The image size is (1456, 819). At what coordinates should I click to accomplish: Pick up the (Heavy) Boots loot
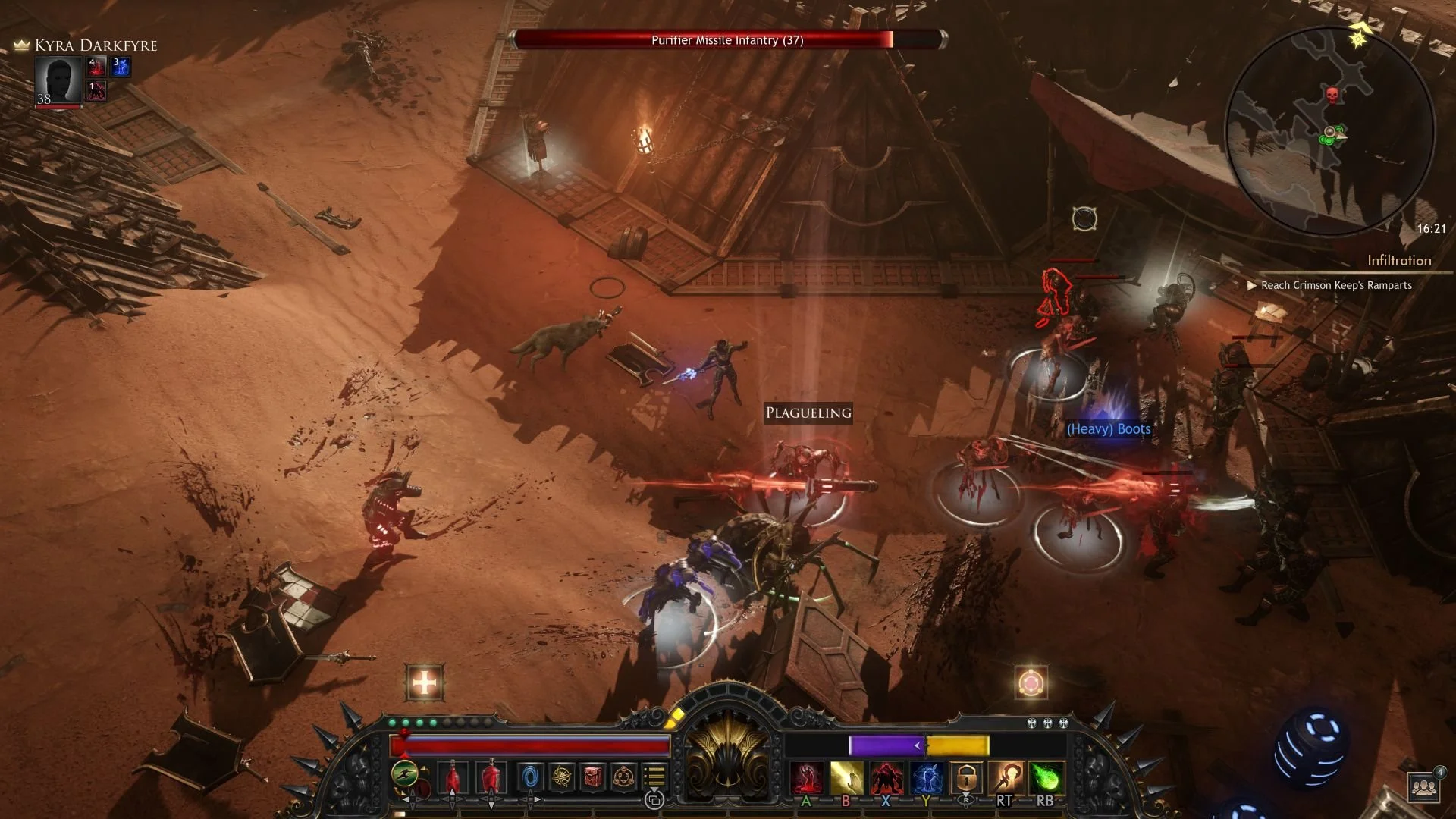(1108, 429)
